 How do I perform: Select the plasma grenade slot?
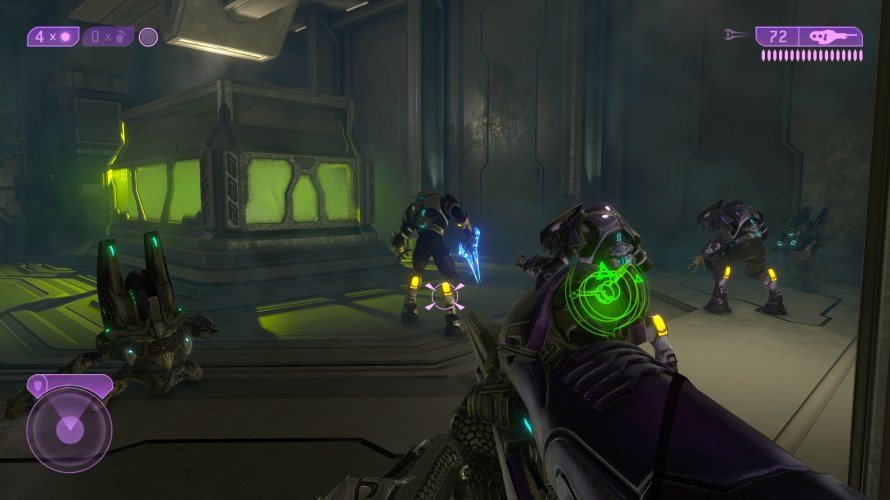point(54,37)
